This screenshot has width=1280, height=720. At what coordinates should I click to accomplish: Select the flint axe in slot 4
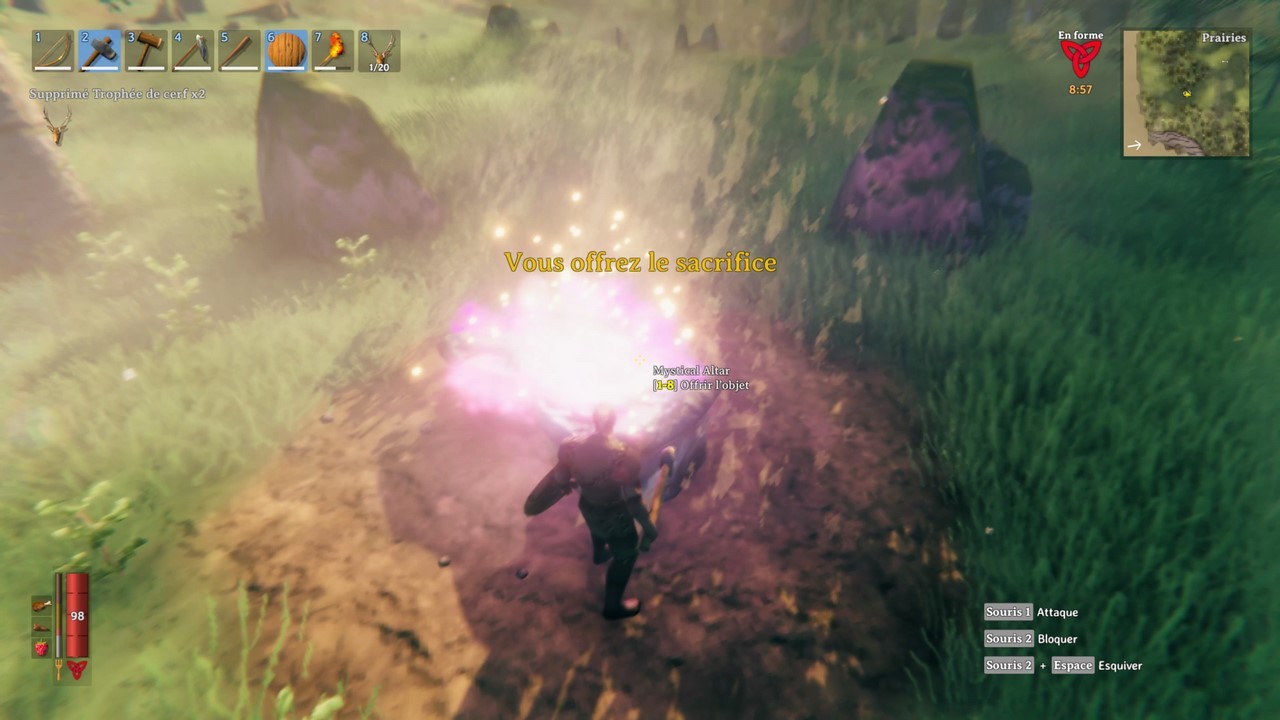(x=192, y=50)
